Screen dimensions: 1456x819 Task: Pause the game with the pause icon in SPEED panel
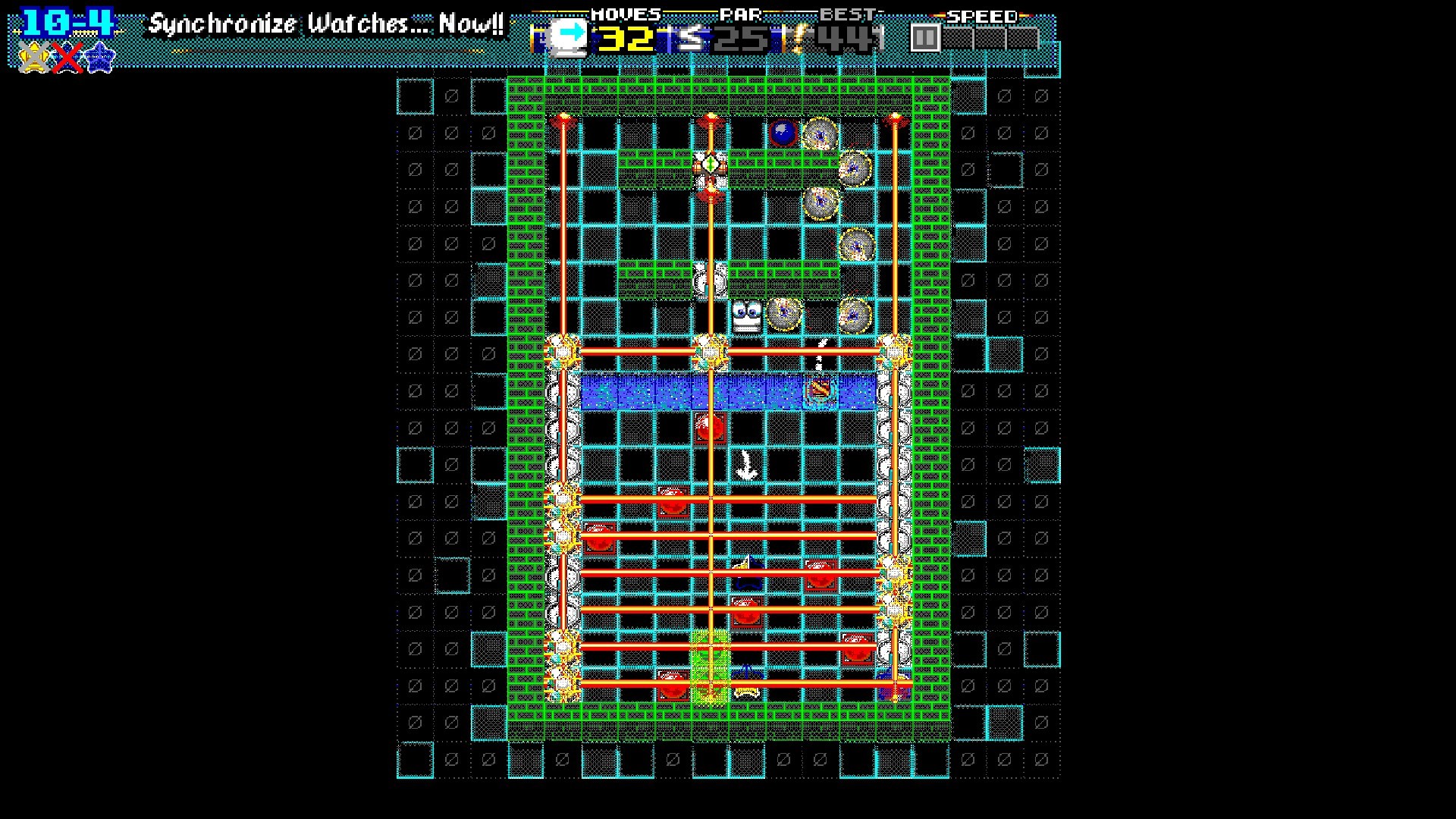(924, 35)
